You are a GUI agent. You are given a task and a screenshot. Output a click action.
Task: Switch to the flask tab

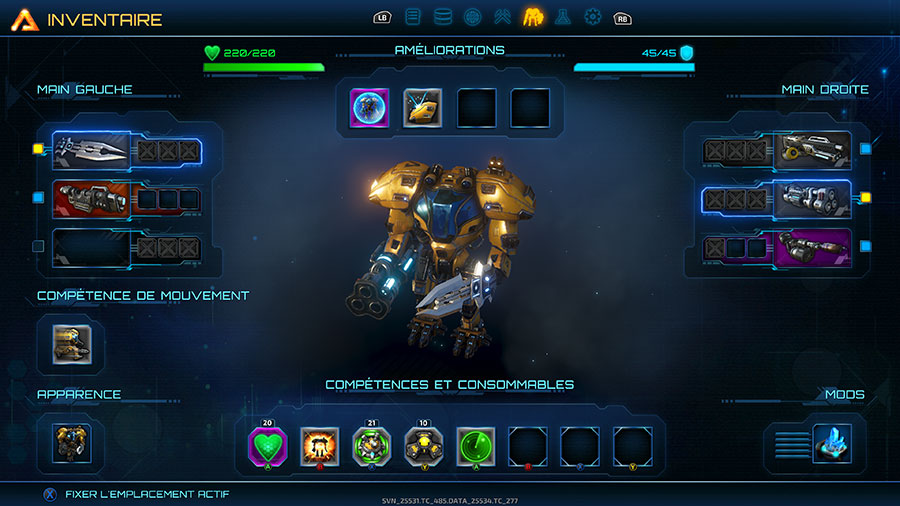[564, 17]
